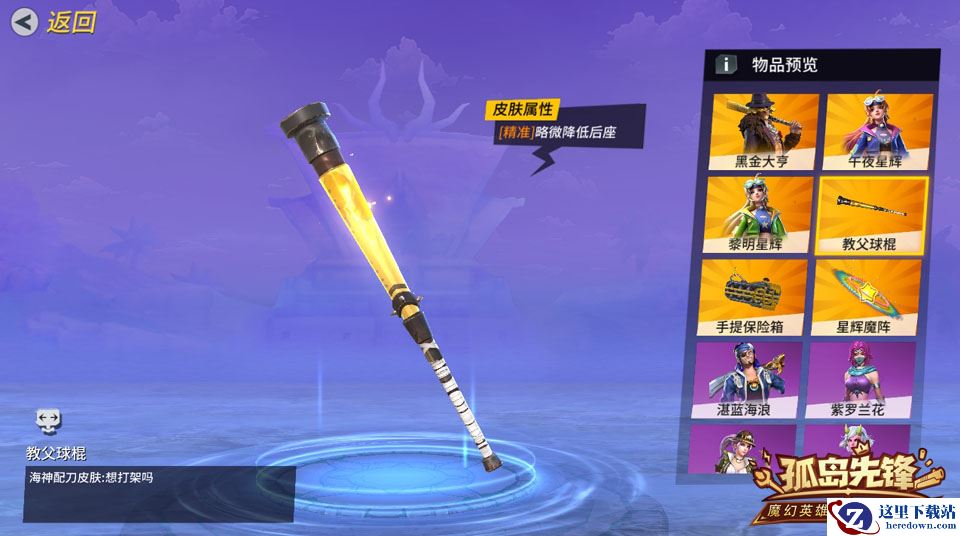
Task: Toggle the view icon above 教父球棍 name
Action: (x=48, y=420)
